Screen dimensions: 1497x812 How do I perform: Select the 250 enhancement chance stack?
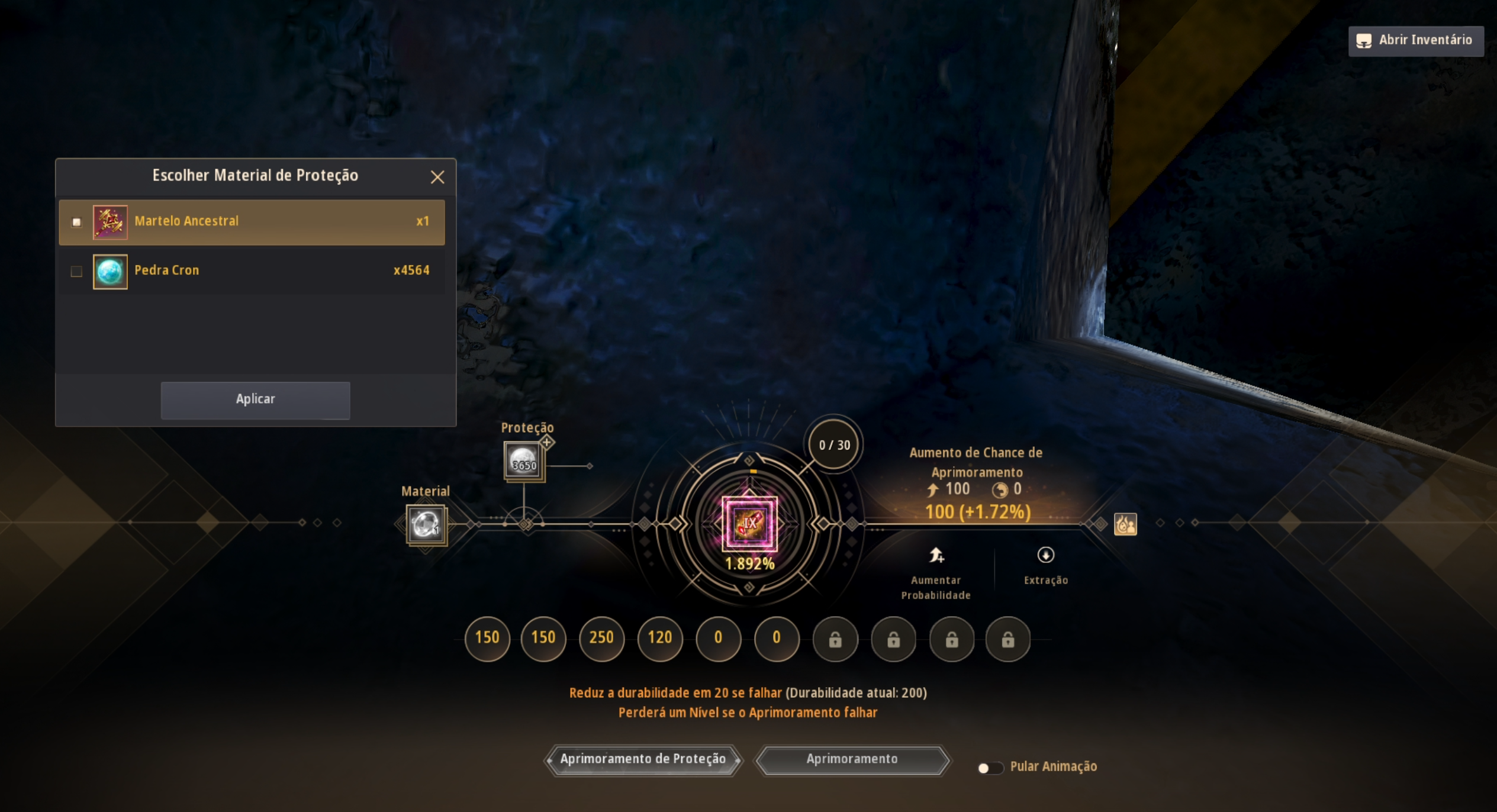[x=601, y=638]
